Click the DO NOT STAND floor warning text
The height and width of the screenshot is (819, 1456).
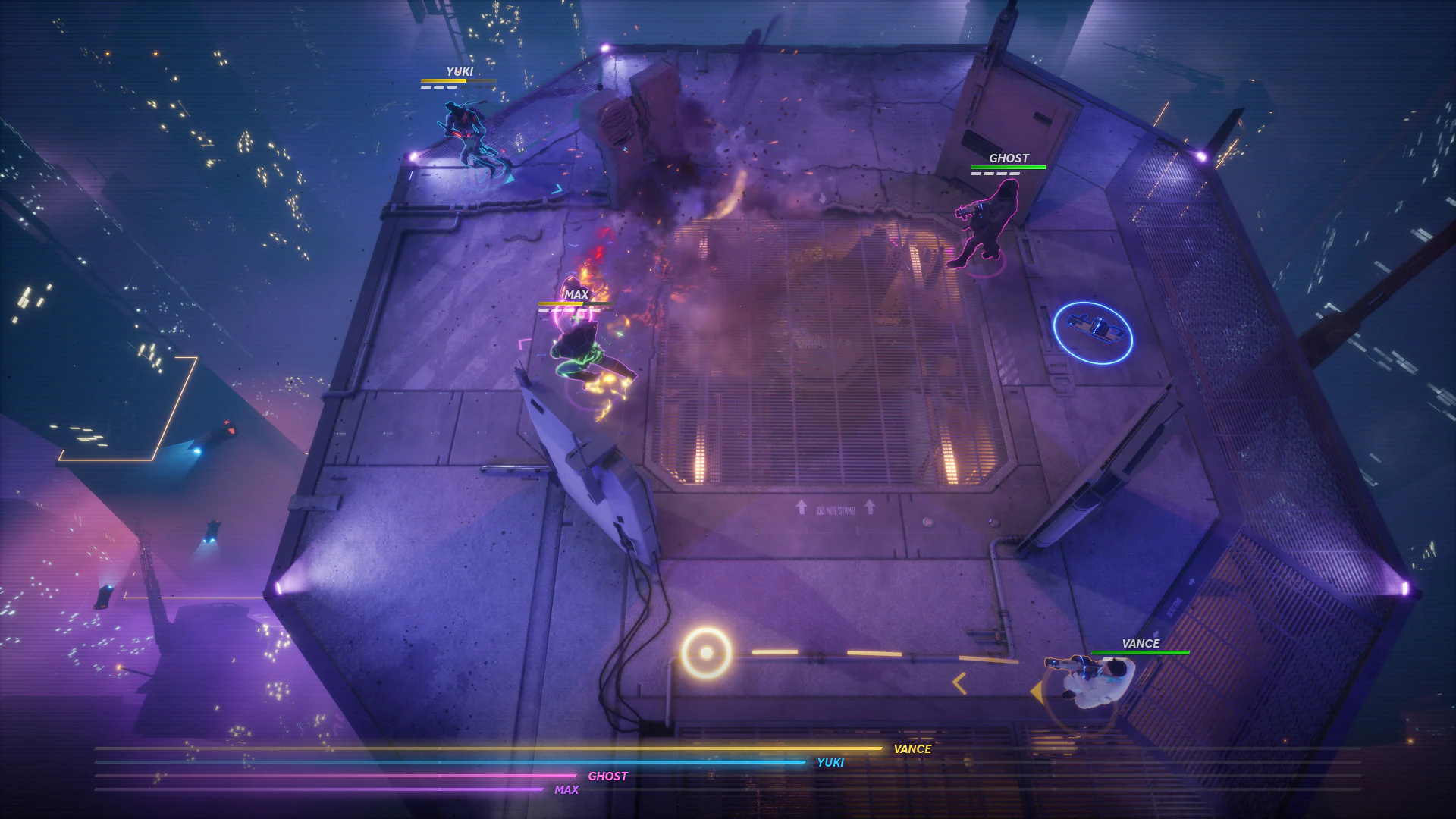838,510
